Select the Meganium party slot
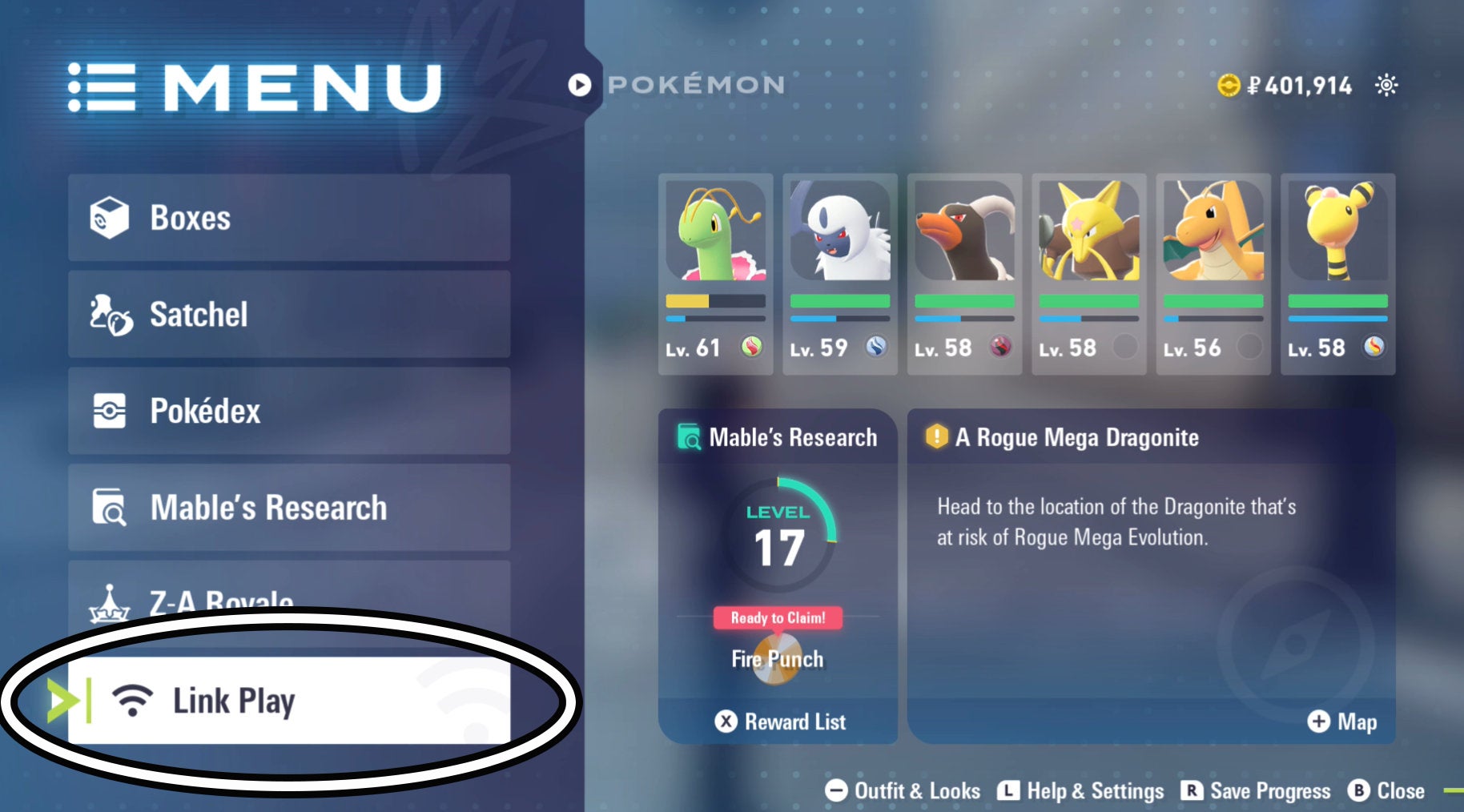 tap(715, 274)
